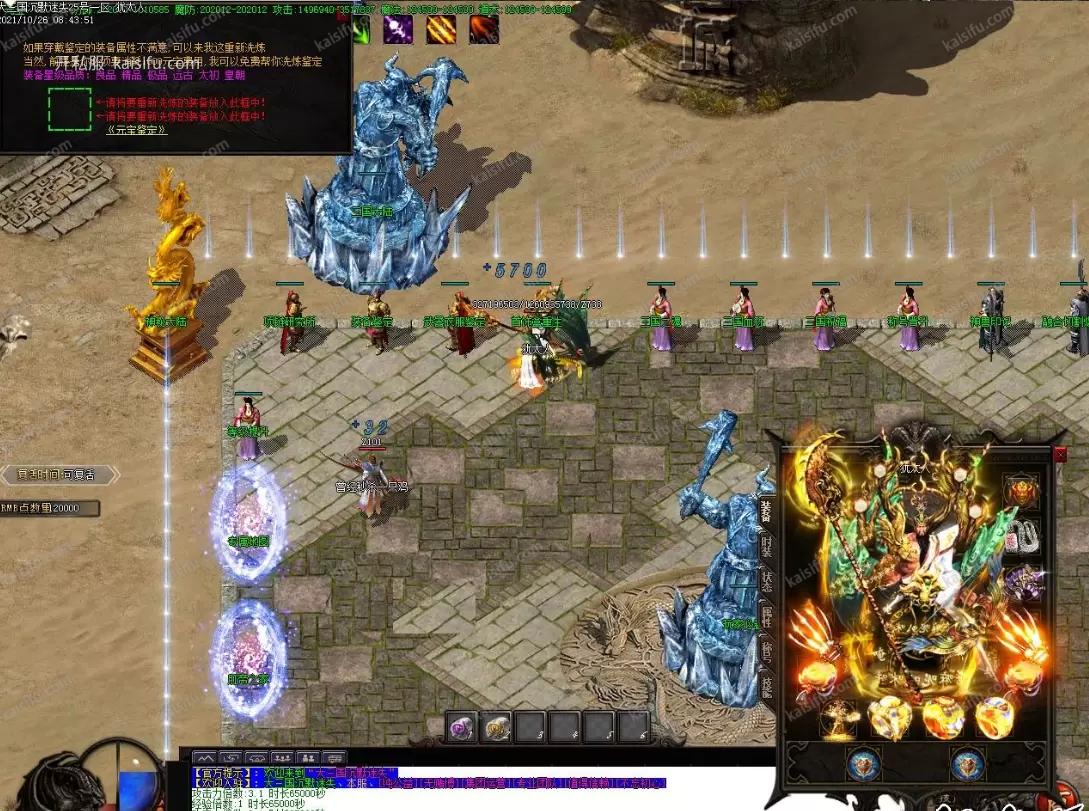1089x811 pixels.
Task: Activate the purple skull buff icon
Action: tap(398, 30)
